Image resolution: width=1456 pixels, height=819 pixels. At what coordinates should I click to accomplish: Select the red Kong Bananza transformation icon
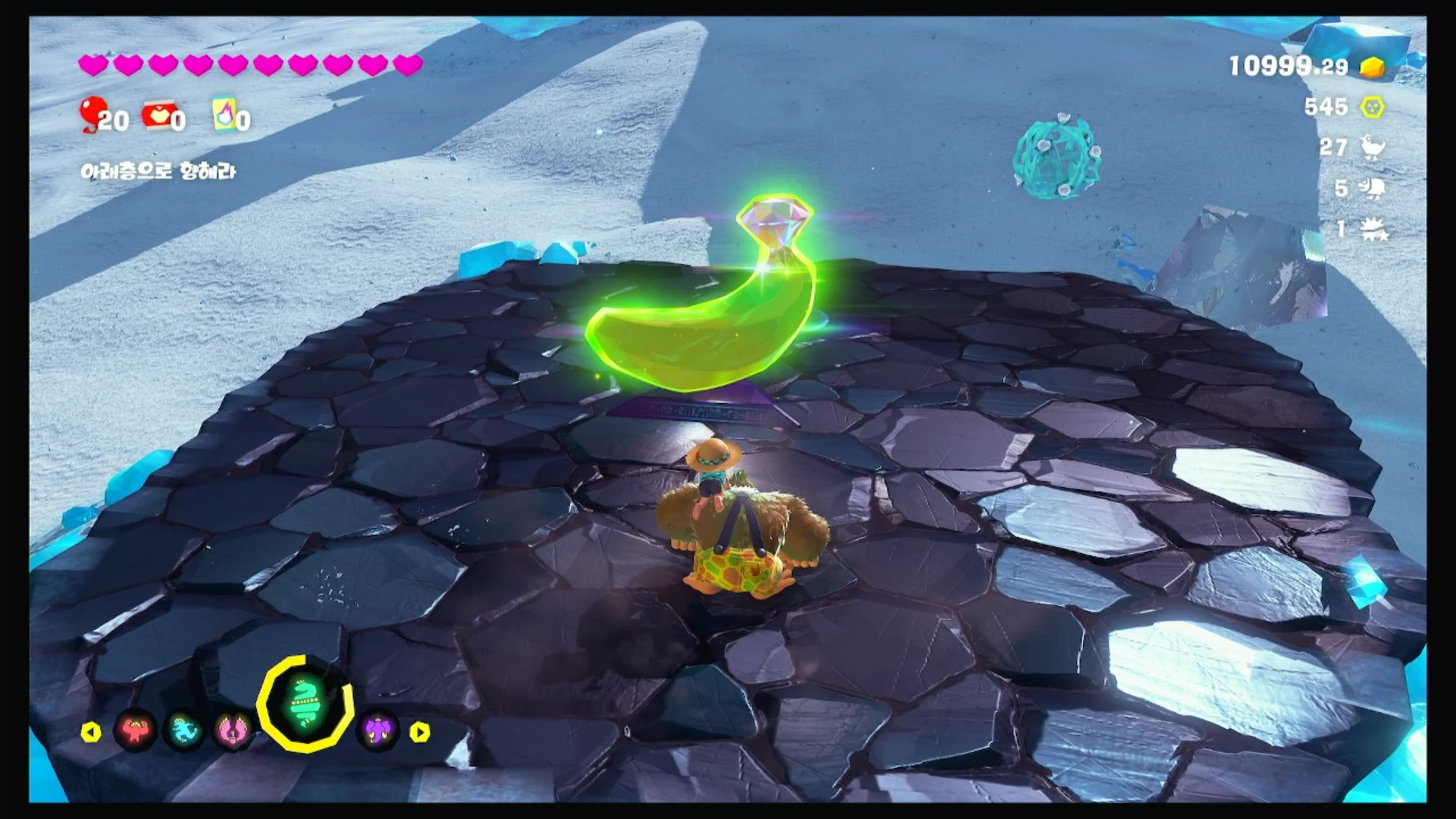(x=135, y=731)
